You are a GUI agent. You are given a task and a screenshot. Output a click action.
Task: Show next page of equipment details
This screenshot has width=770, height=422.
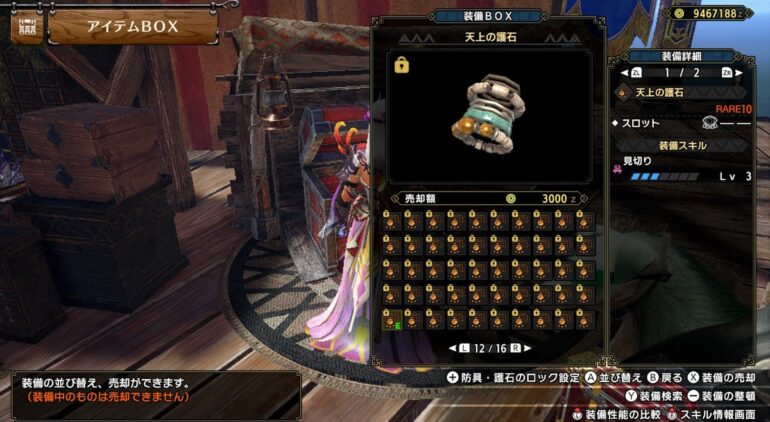(x=739, y=73)
